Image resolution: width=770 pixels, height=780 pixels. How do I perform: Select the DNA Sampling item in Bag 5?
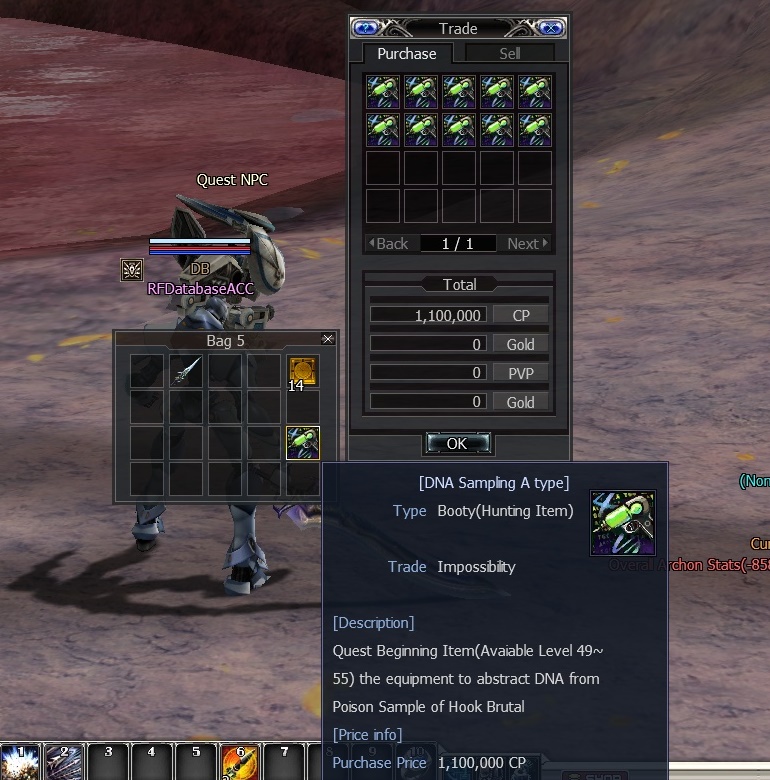tap(302, 442)
